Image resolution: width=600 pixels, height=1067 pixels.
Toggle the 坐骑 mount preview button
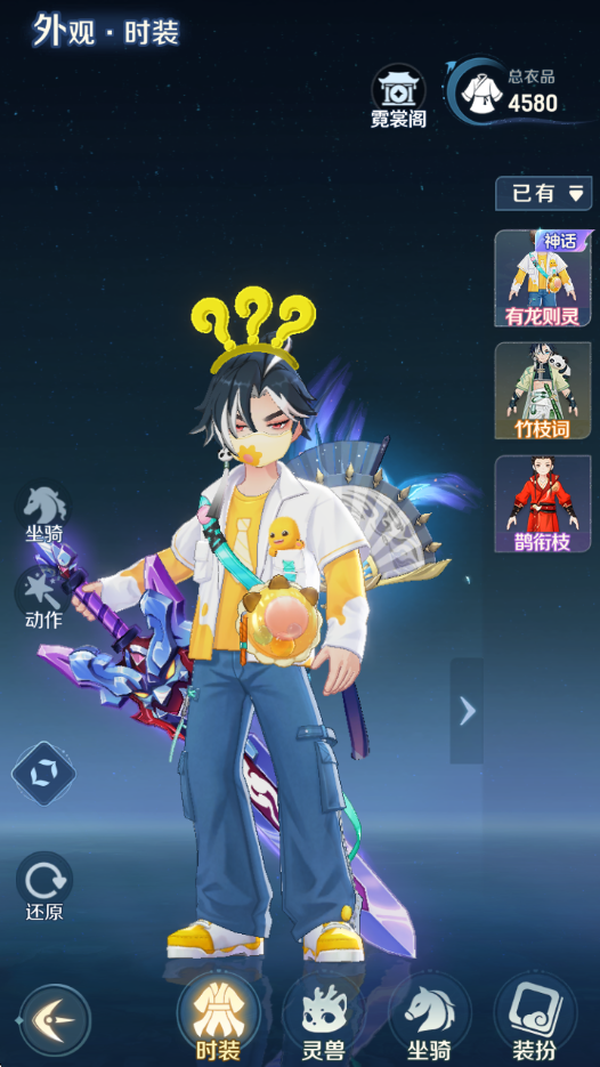(45, 513)
